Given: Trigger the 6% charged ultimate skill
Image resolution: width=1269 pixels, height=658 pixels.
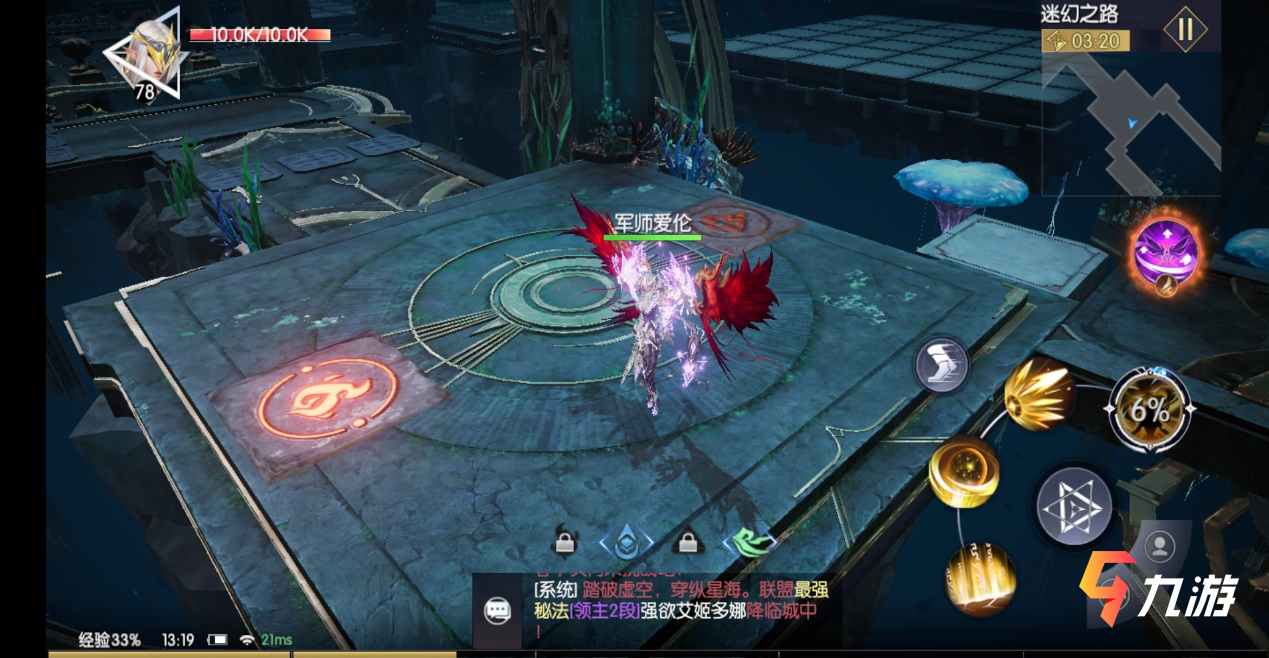Looking at the screenshot, I should coord(1150,408).
